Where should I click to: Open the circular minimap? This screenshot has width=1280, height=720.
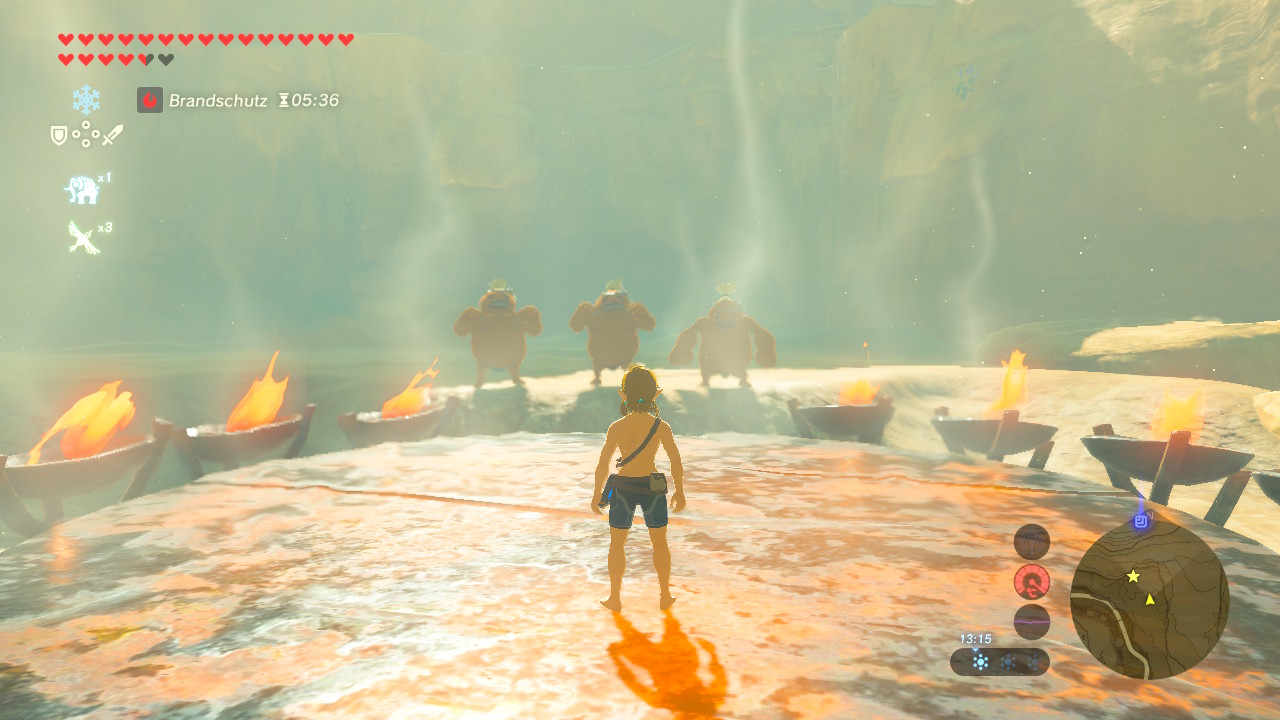coord(1149,600)
